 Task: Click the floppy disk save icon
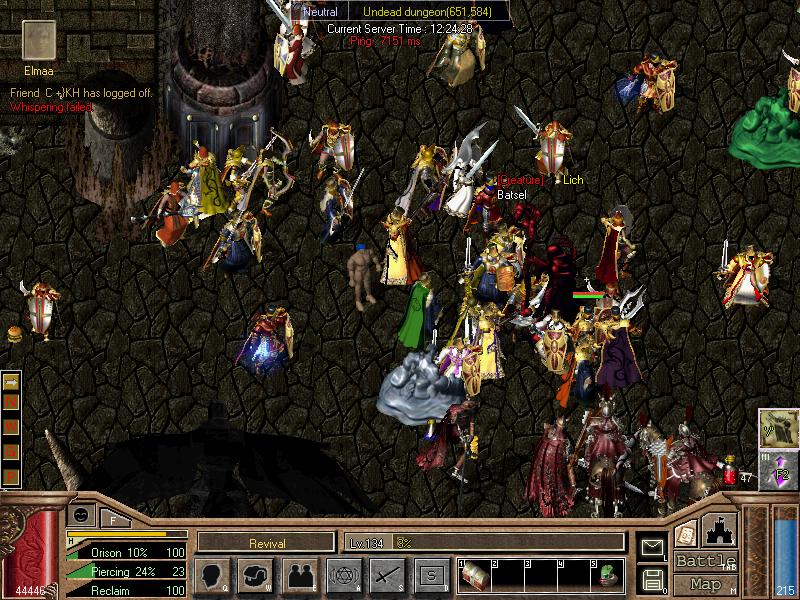point(651,578)
